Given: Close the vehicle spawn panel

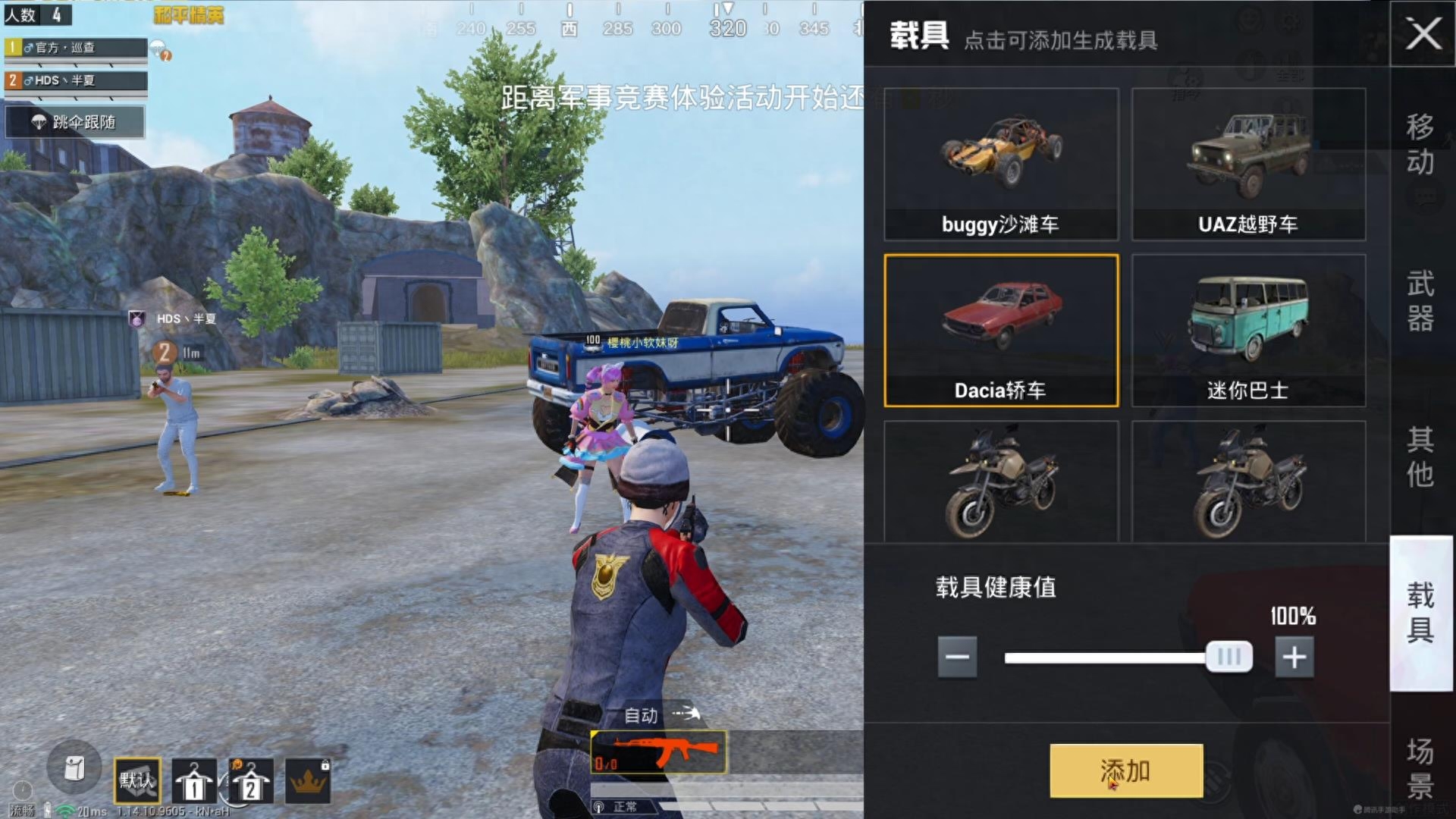Looking at the screenshot, I should pos(1423,34).
